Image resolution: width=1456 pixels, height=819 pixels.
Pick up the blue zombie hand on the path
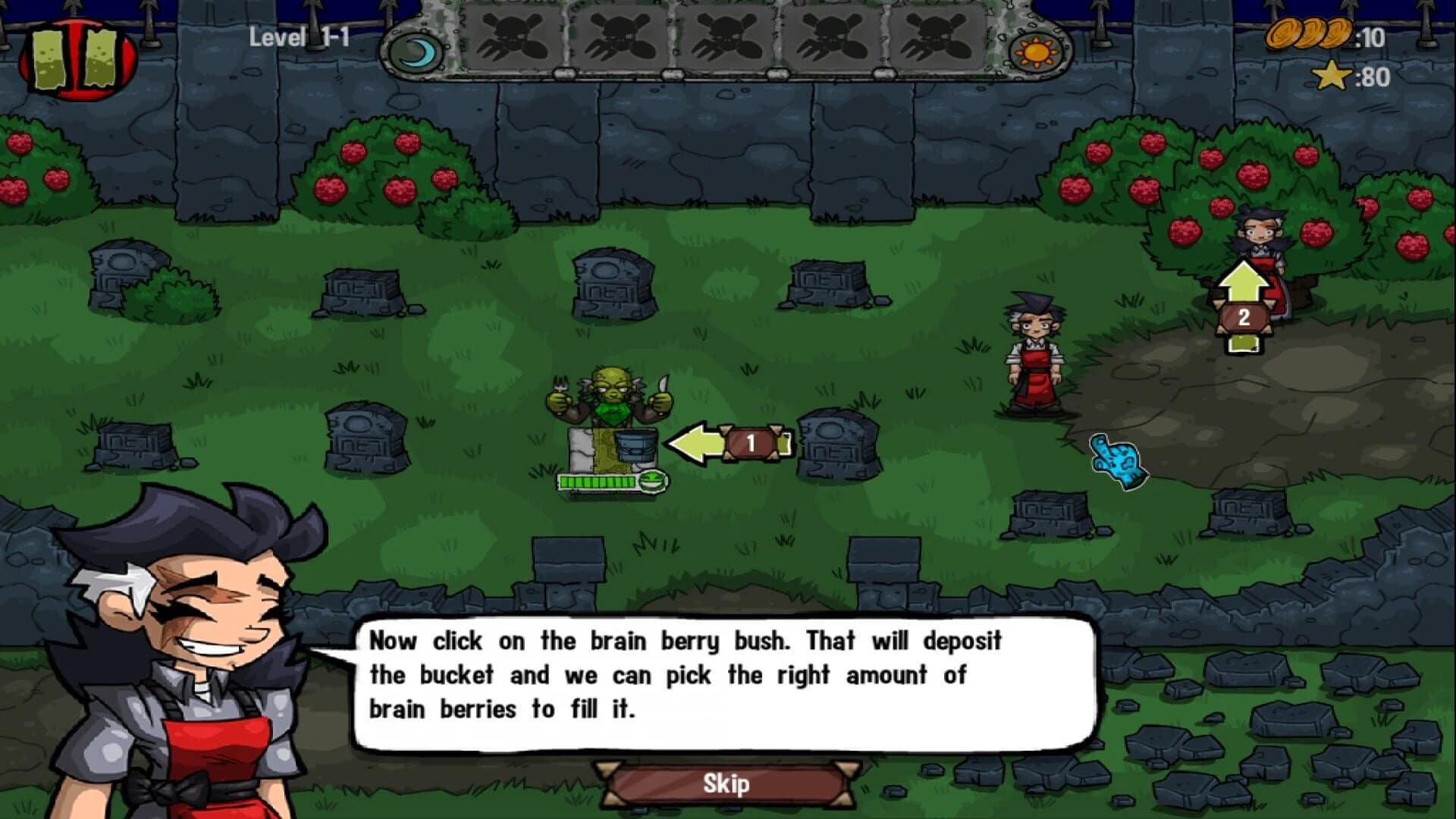click(1115, 459)
